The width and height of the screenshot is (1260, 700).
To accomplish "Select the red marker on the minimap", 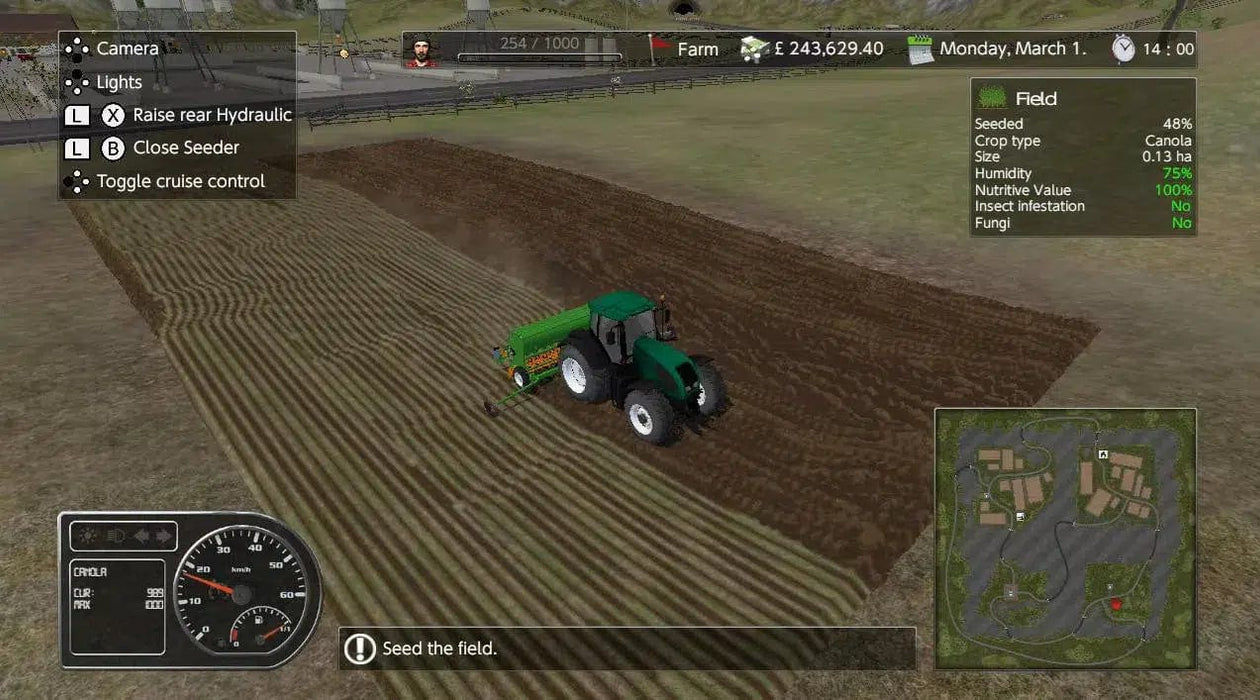I will 1116,604.
